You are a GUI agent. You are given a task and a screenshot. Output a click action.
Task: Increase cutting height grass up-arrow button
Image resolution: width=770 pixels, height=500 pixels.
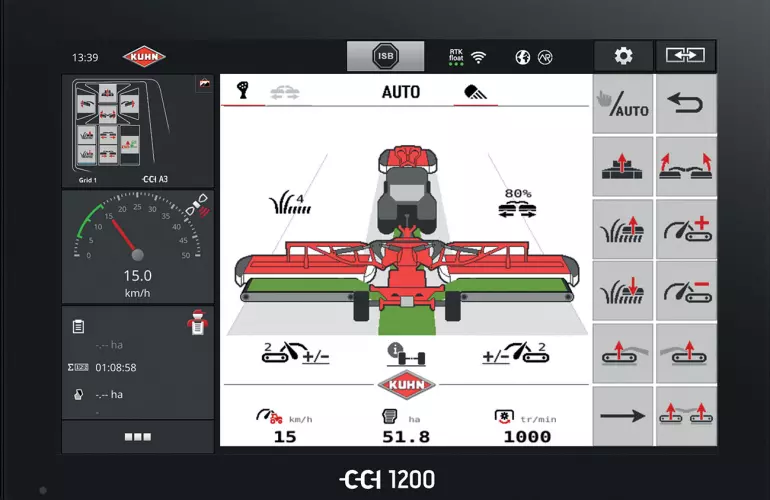click(x=623, y=228)
